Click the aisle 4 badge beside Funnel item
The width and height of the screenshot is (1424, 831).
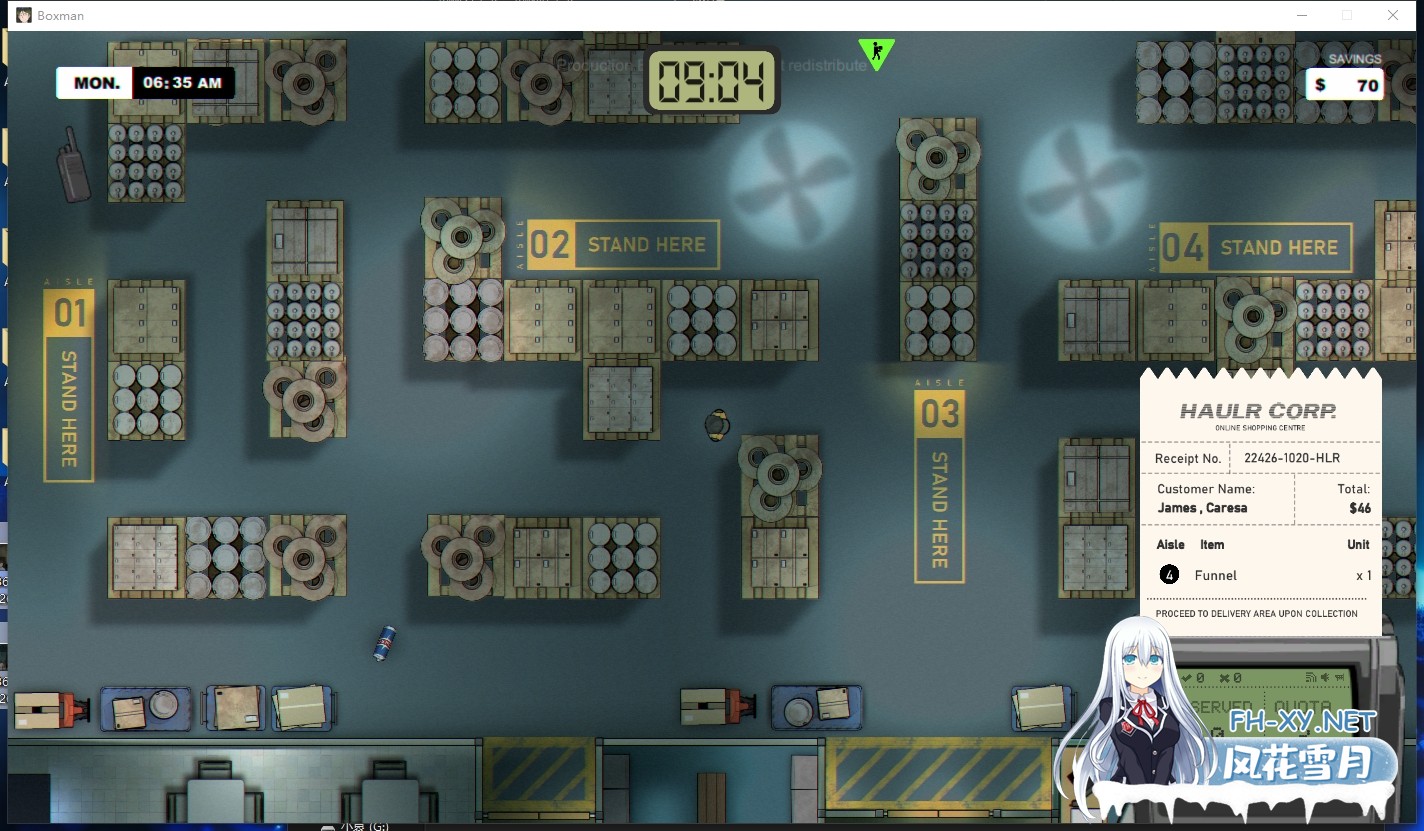[1168, 575]
